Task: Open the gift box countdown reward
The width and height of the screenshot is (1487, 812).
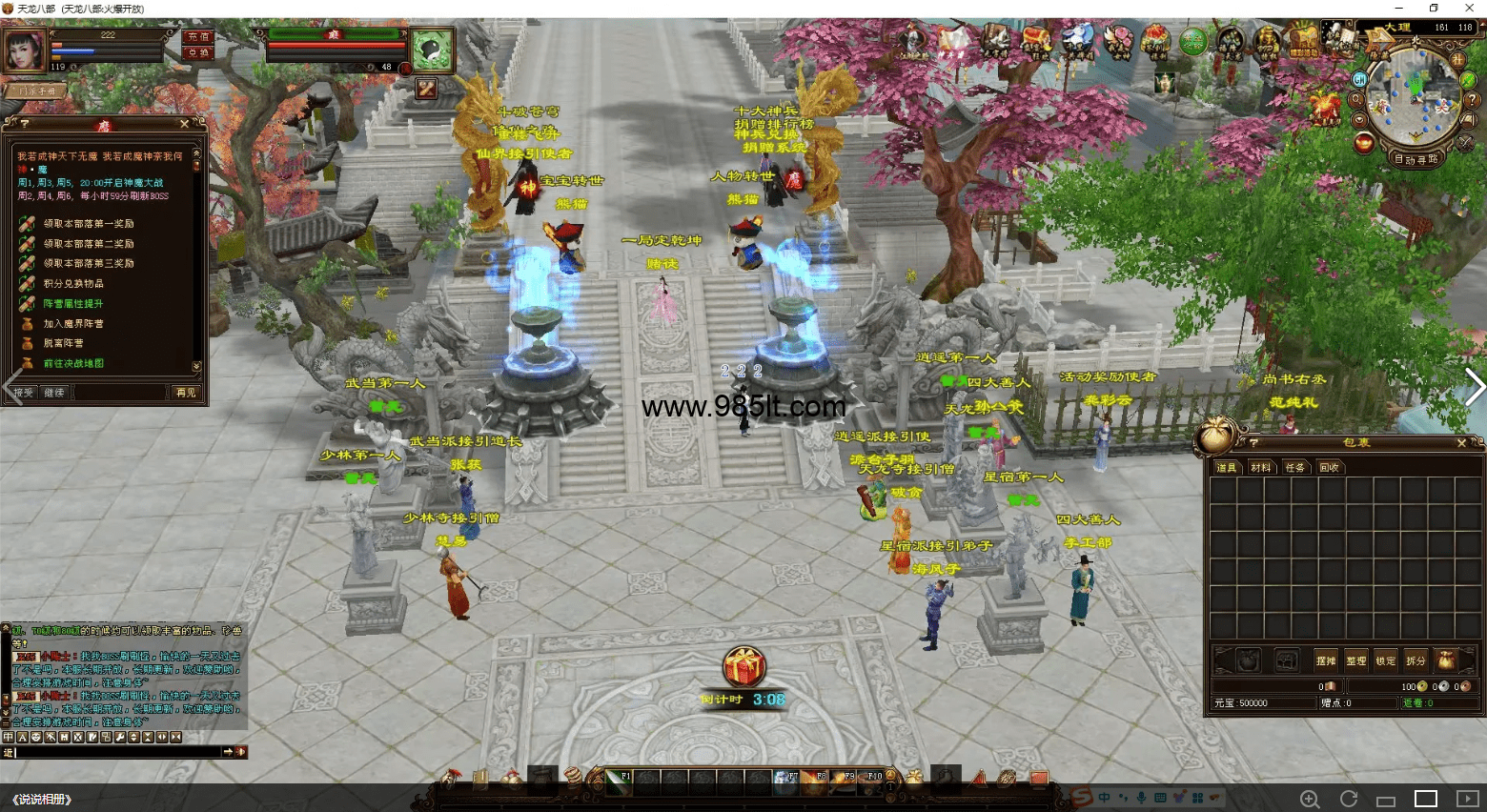Action: point(743,666)
